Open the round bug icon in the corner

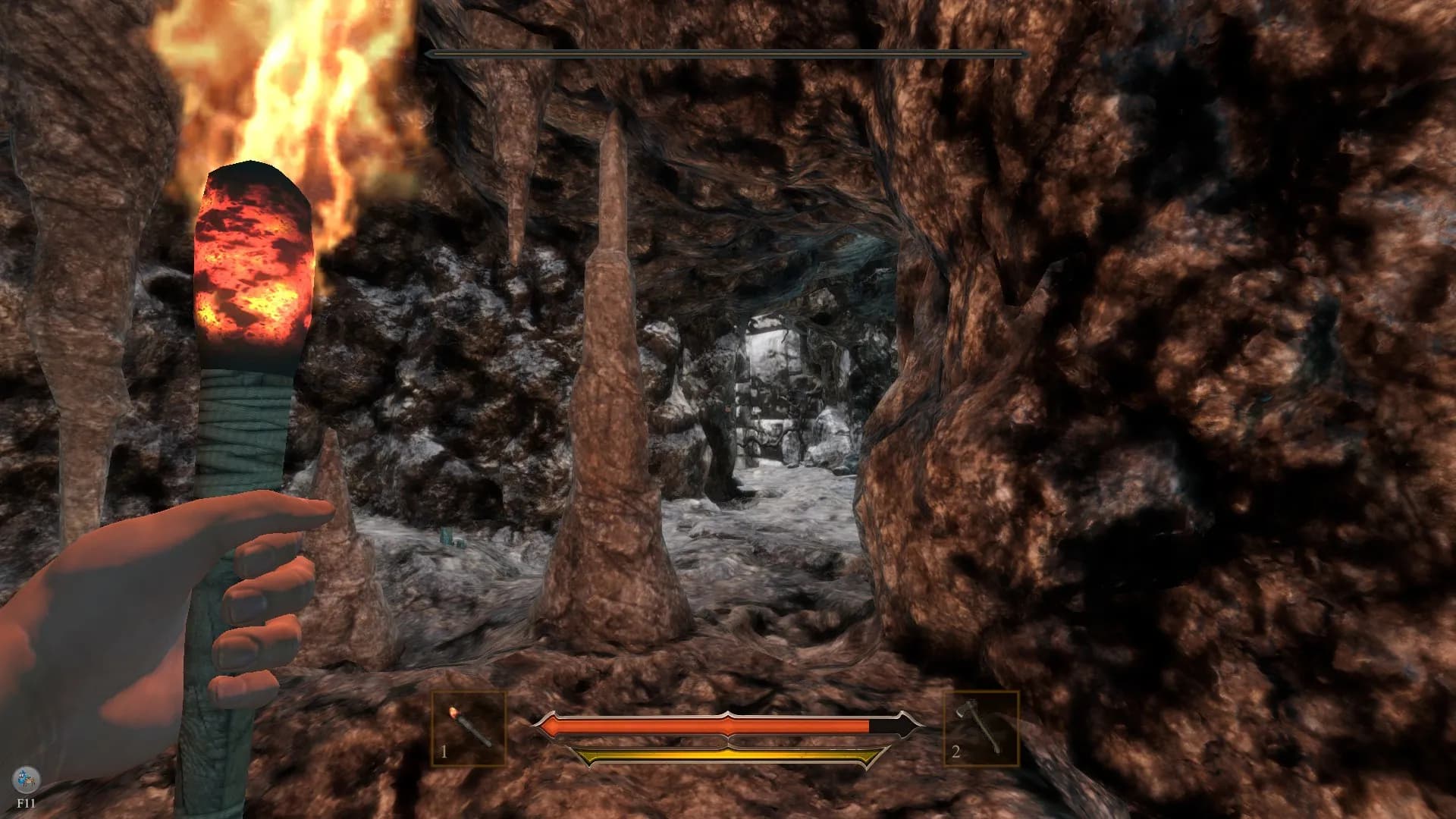click(25, 780)
